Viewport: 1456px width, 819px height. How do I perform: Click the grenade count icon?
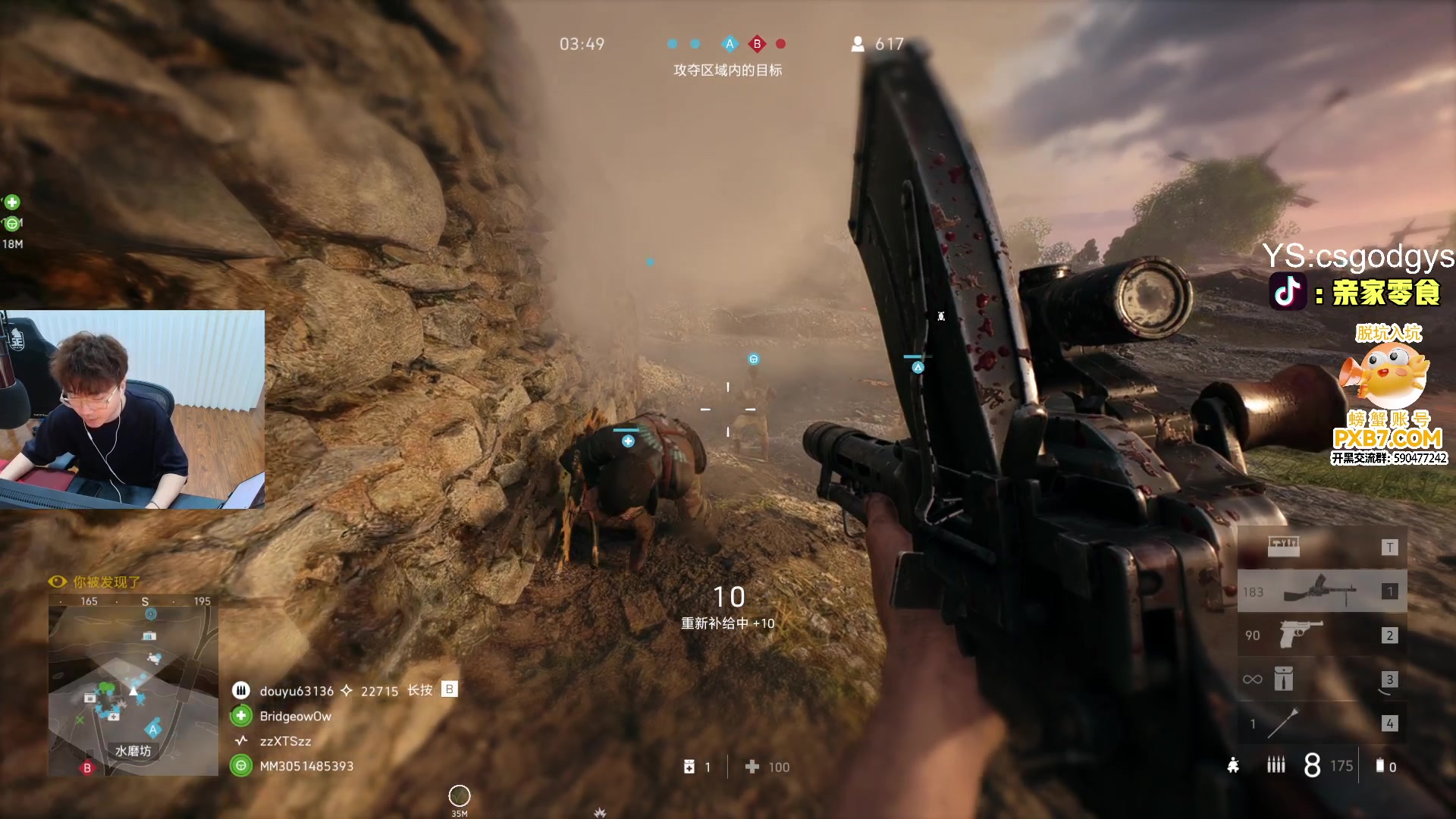tap(1380, 766)
